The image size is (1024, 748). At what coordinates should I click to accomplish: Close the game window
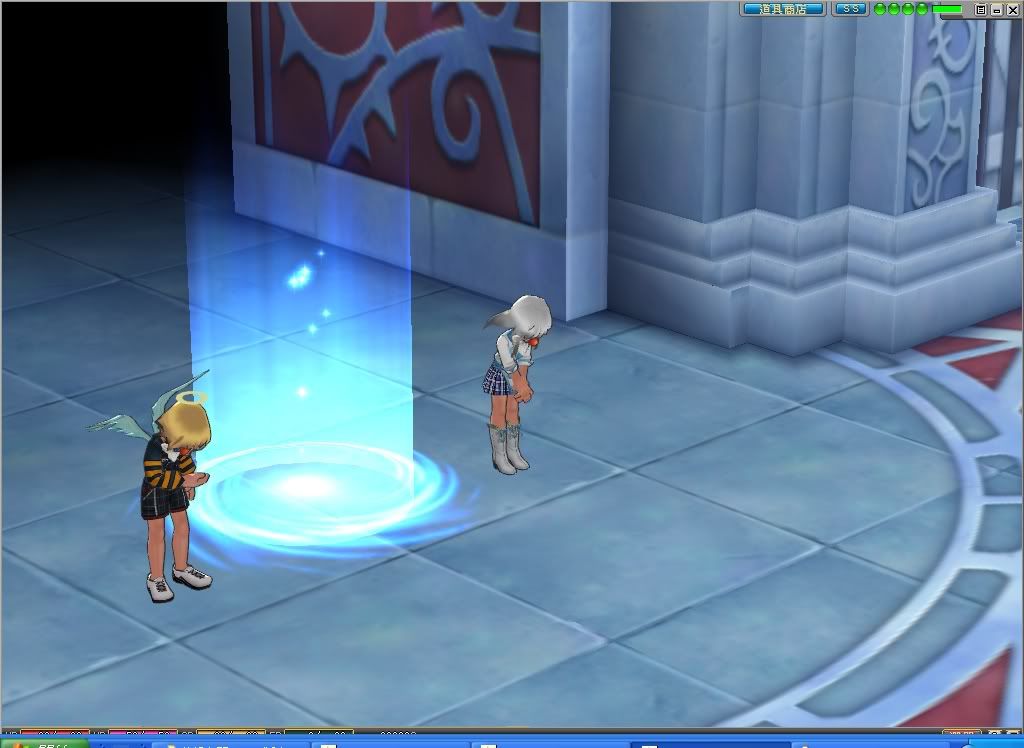point(1013,9)
